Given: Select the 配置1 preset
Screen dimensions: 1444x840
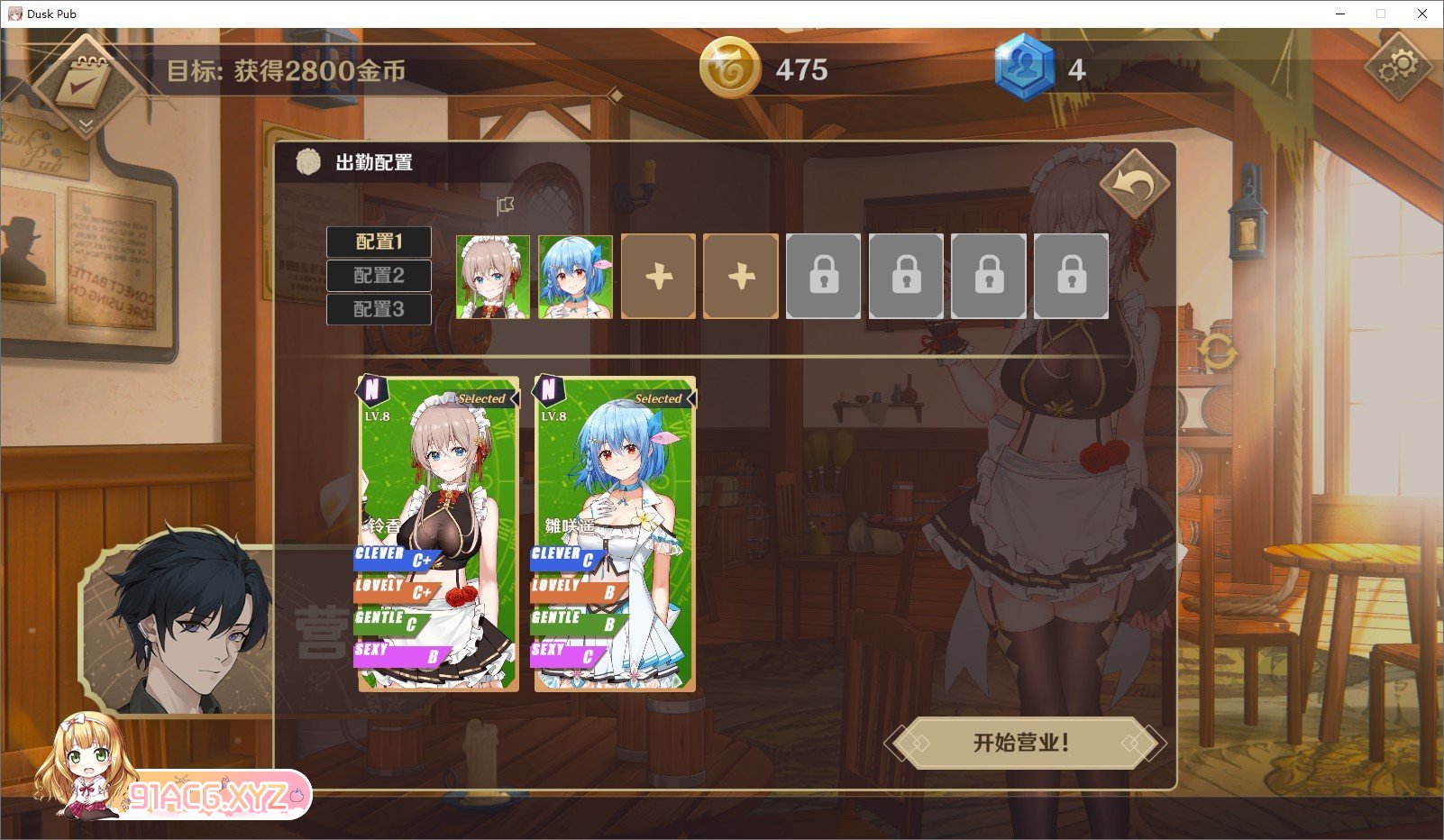Looking at the screenshot, I should click(x=379, y=242).
